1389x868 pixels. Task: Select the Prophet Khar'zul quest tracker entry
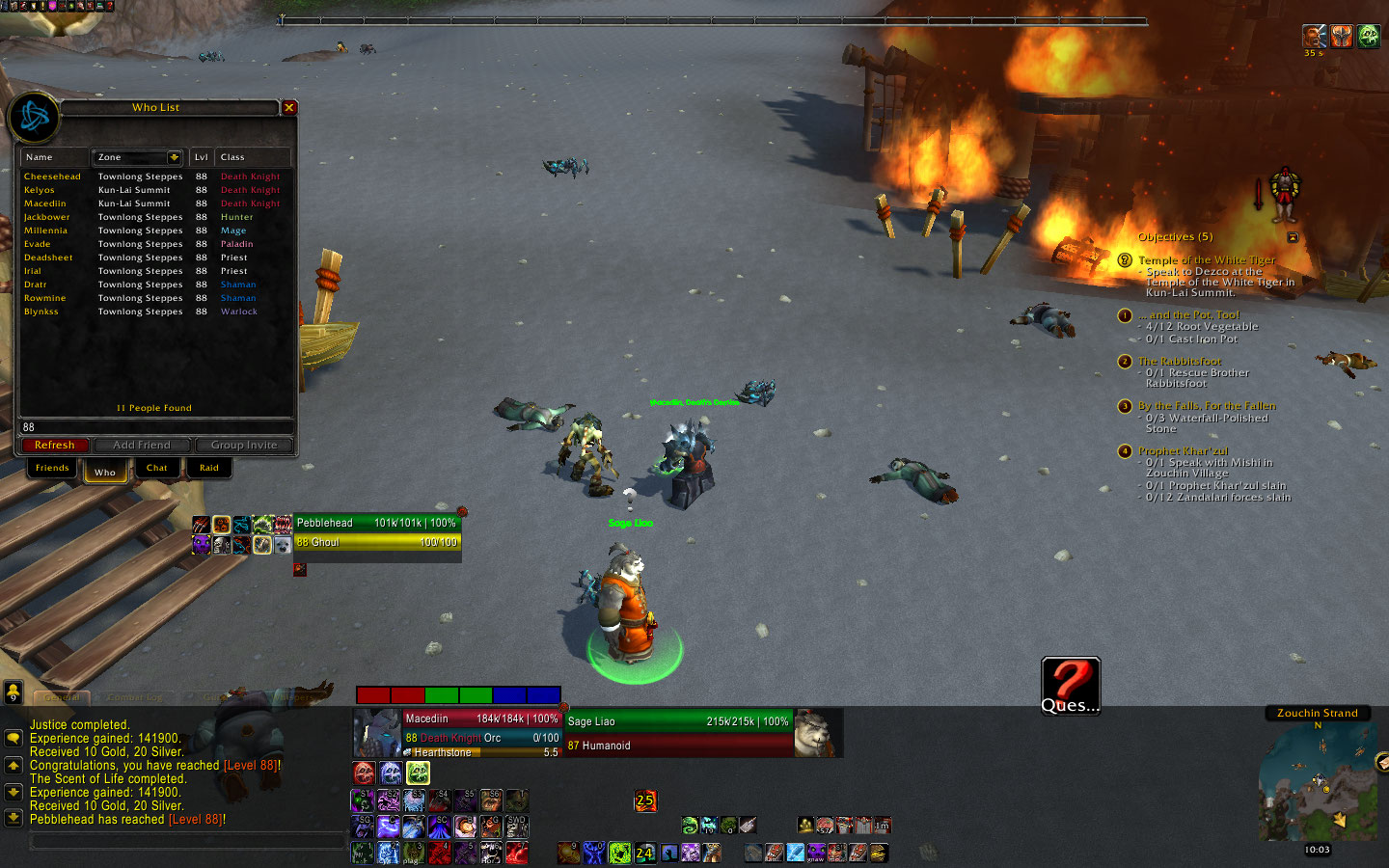tap(1183, 451)
